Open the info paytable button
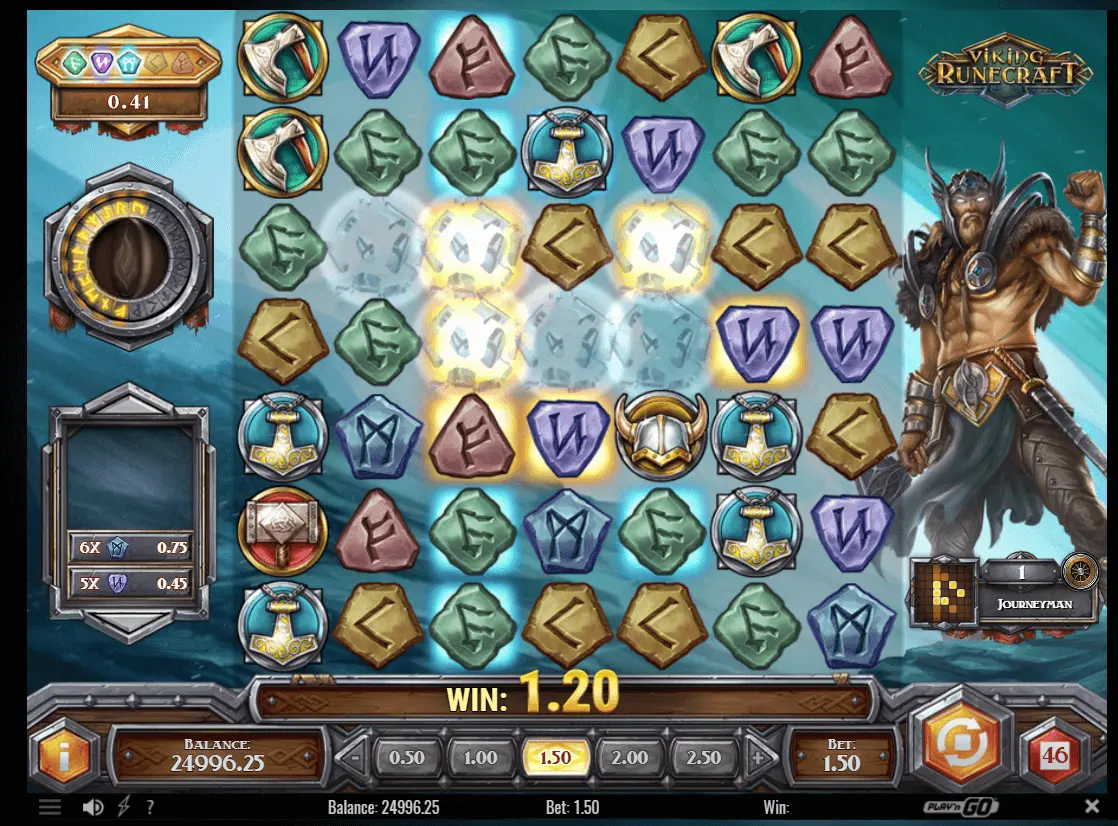 pos(65,756)
